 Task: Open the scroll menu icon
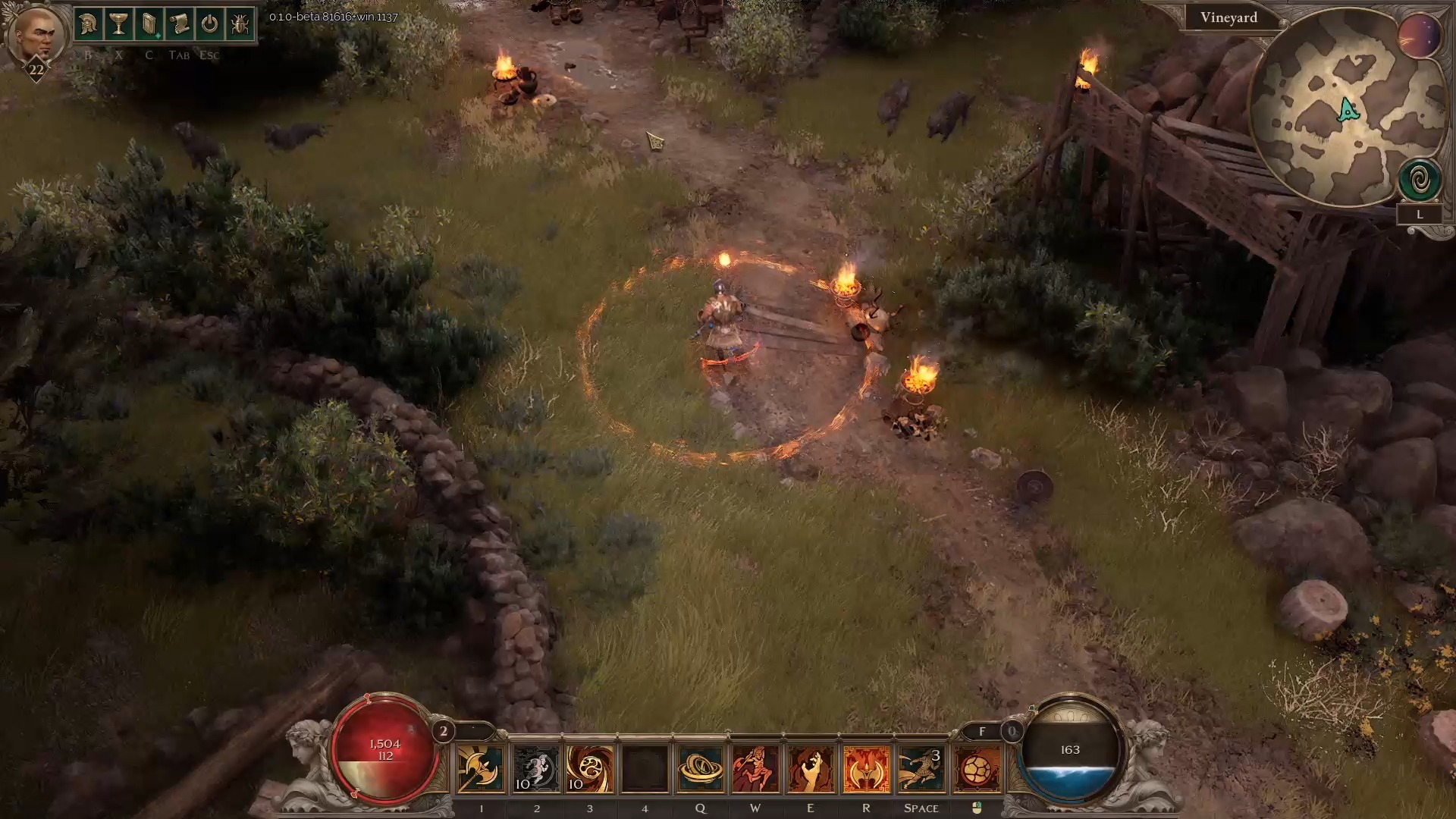(179, 25)
